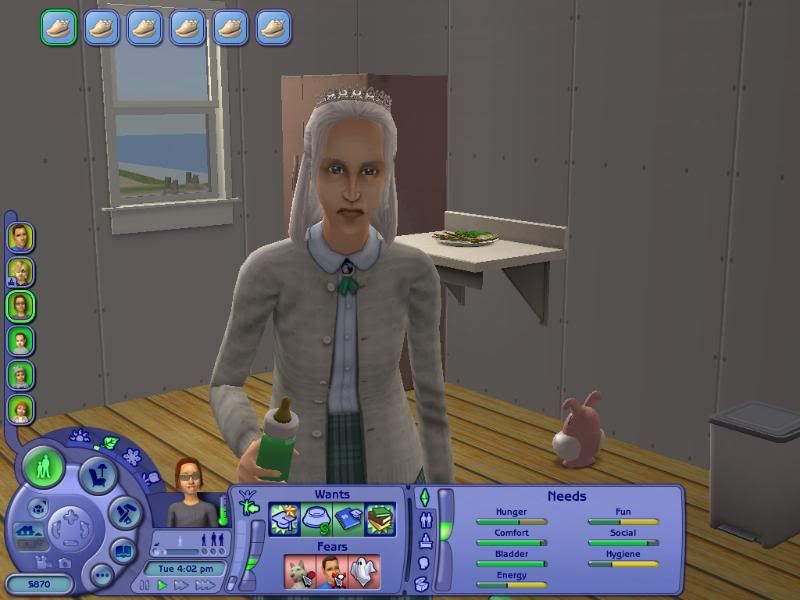Select the man at top of household list
Screen dimensions: 800x600
[20, 237]
